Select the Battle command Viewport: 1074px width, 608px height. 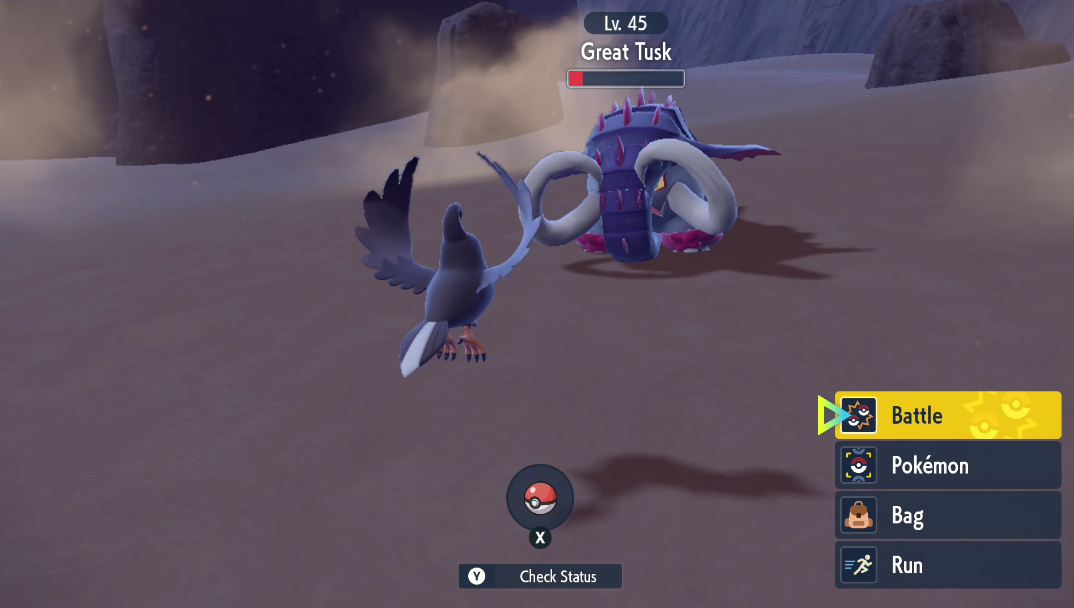pyautogui.click(x=947, y=415)
